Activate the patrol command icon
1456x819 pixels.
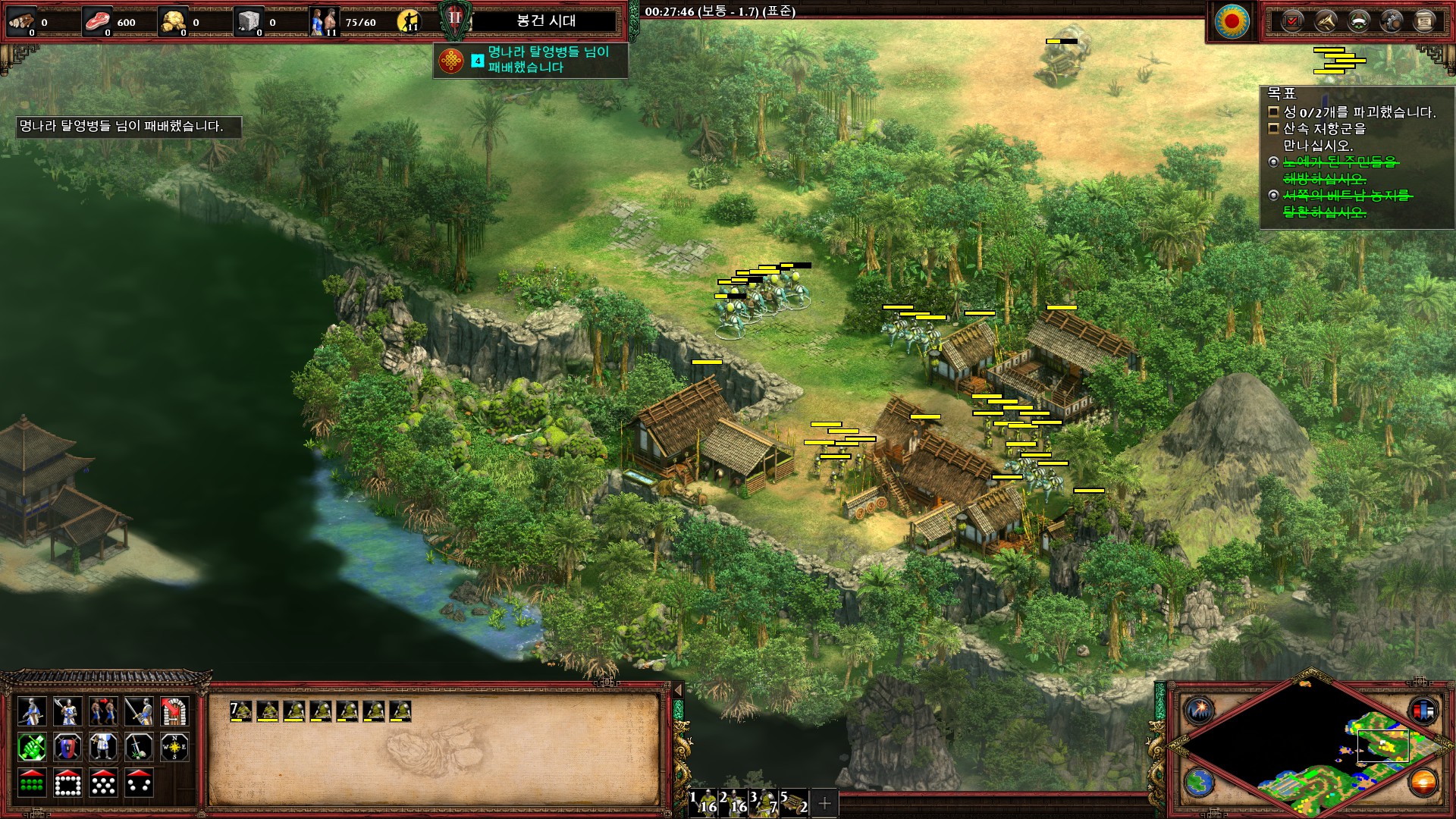(x=103, y=711)
